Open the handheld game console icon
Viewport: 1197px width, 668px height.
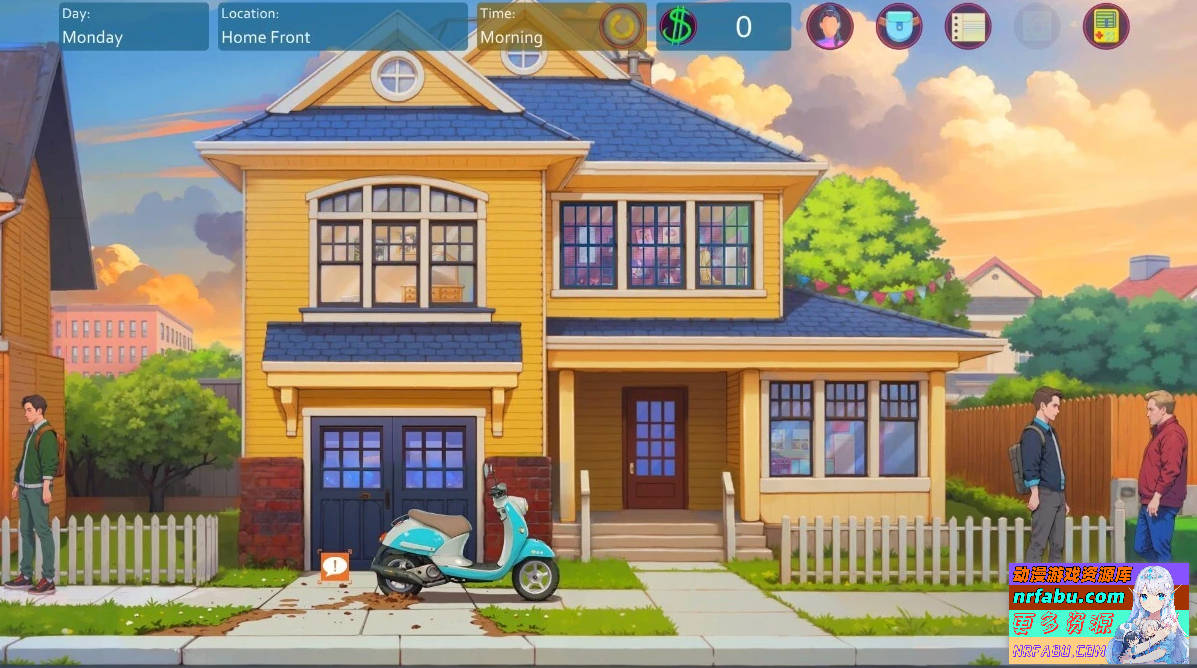pyautogui.click(x=1106, y=26)
